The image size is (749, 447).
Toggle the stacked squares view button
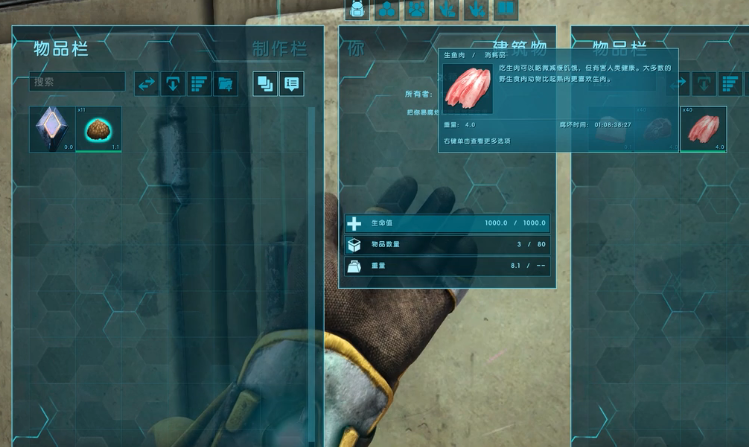[x=265, y=84]
